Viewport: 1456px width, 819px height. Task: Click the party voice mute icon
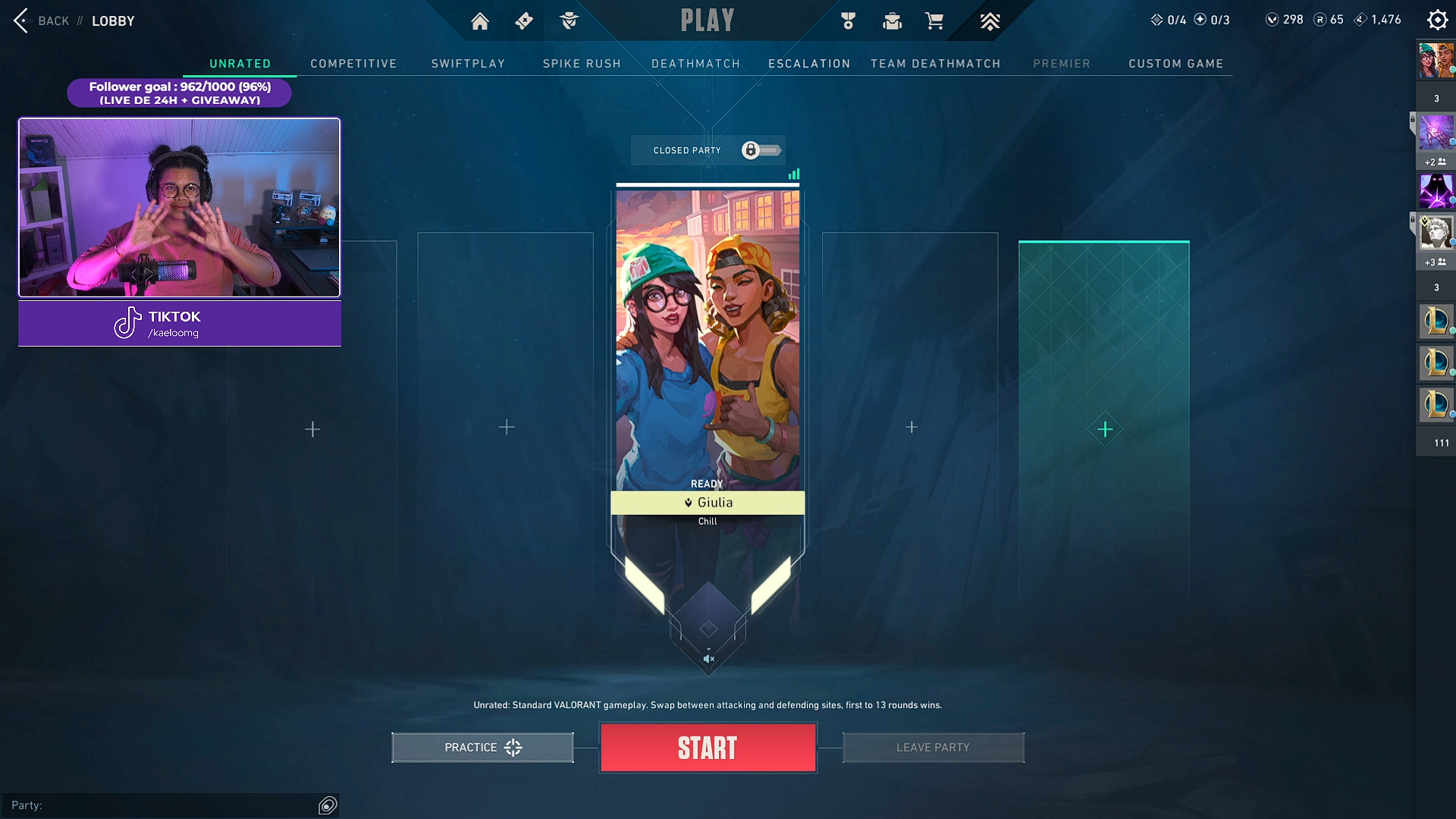point(708,659)
